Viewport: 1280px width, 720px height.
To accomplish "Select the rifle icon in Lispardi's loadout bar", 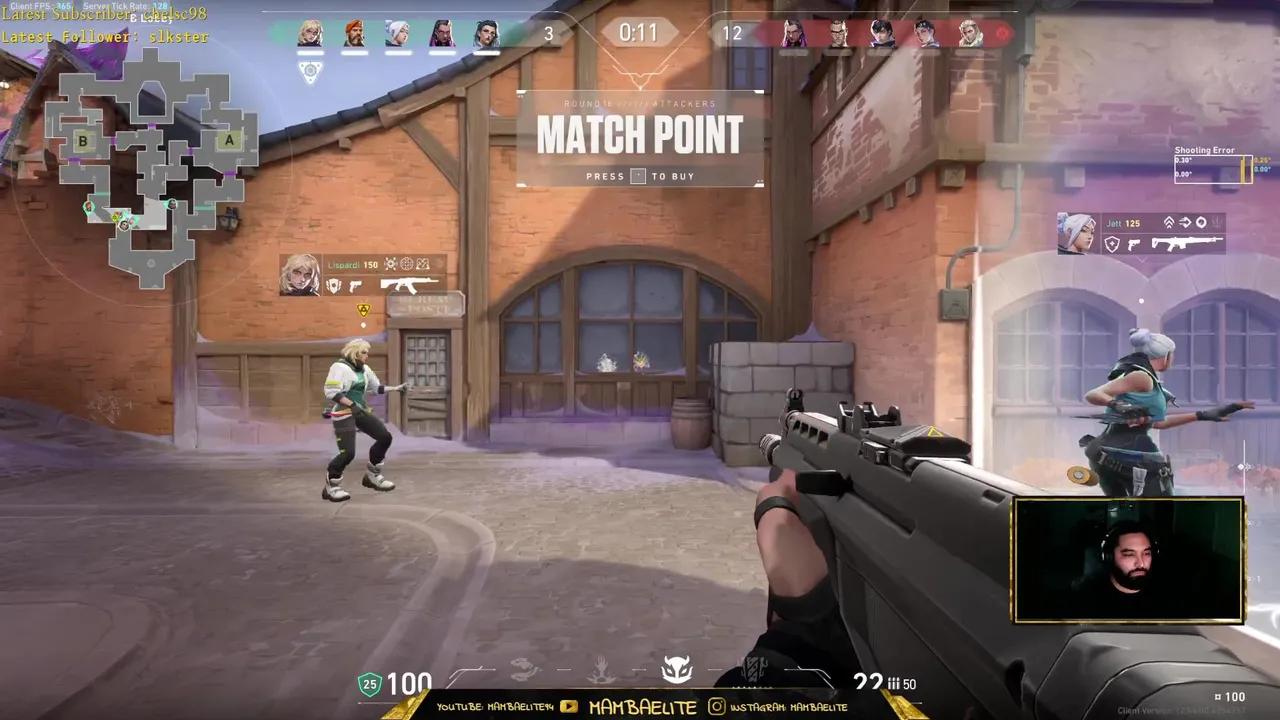I will (x=409, y=285).
